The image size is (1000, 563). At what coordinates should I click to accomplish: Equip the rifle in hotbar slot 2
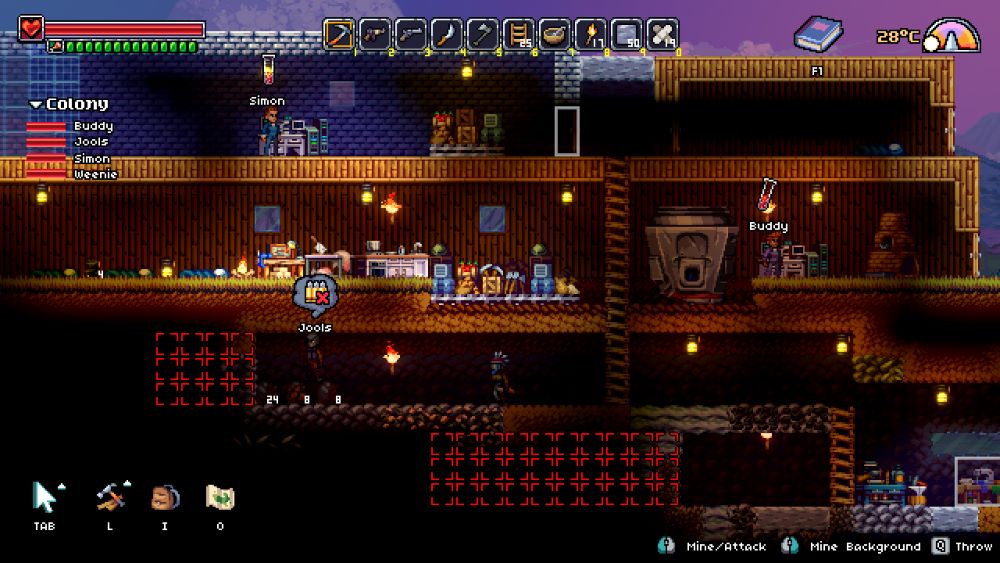point(375,34)
